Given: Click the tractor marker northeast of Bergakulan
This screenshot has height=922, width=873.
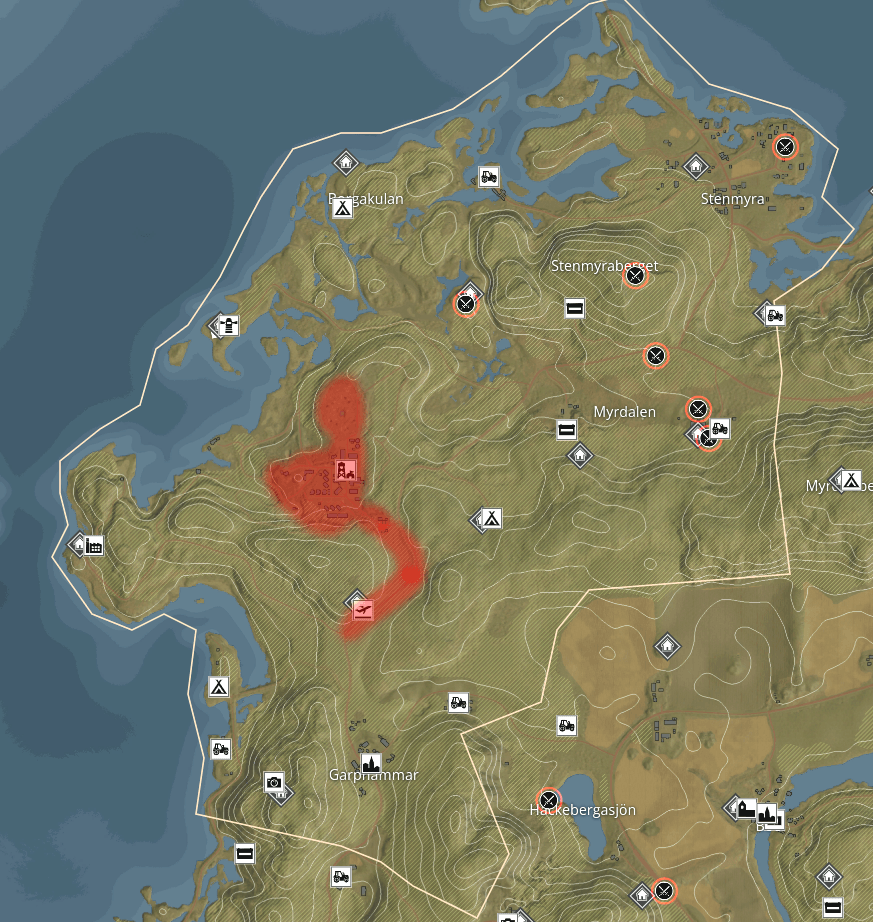Looking at the screenshot, I should tap(488, 176).
